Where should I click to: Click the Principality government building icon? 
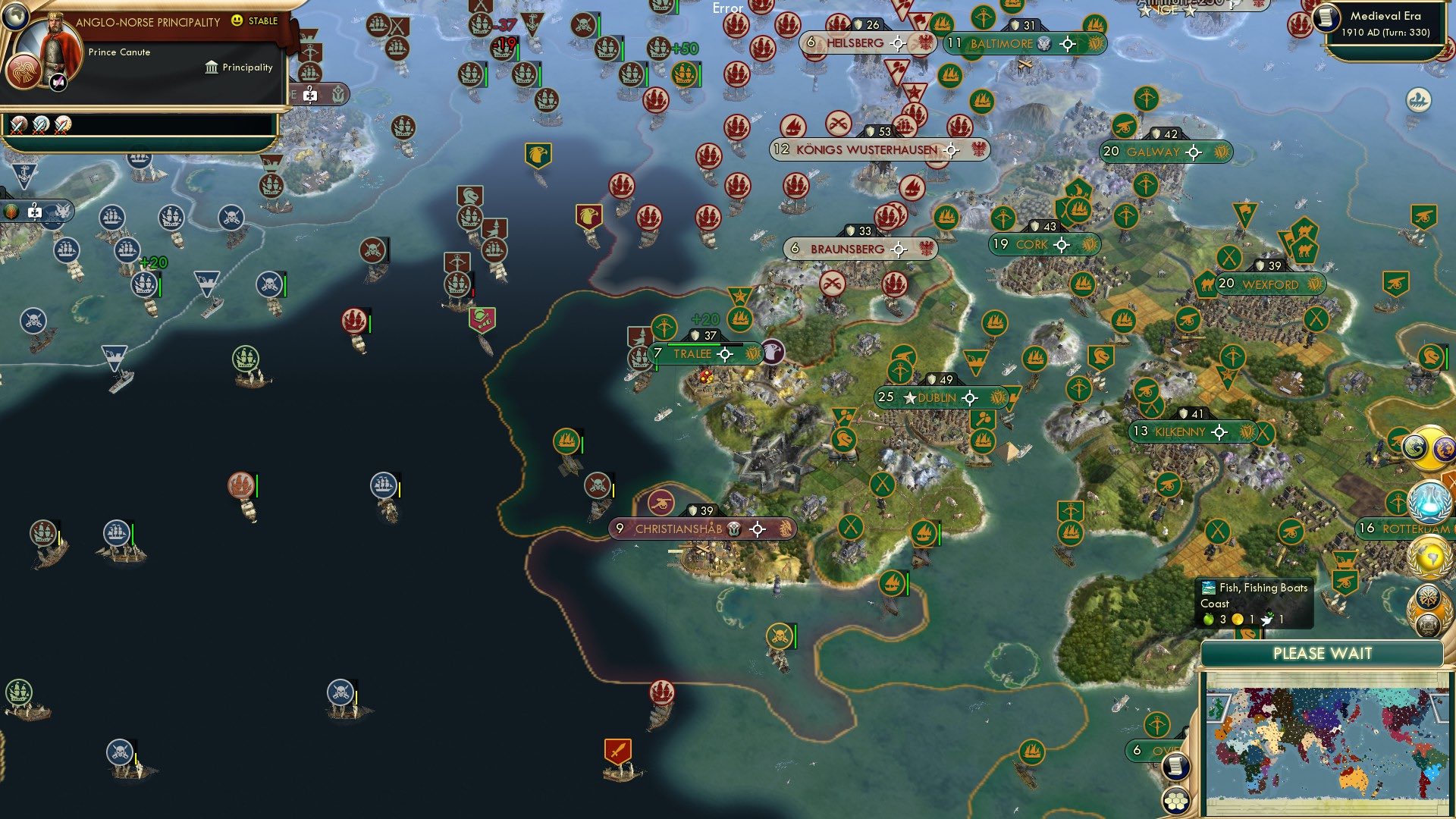211,67
